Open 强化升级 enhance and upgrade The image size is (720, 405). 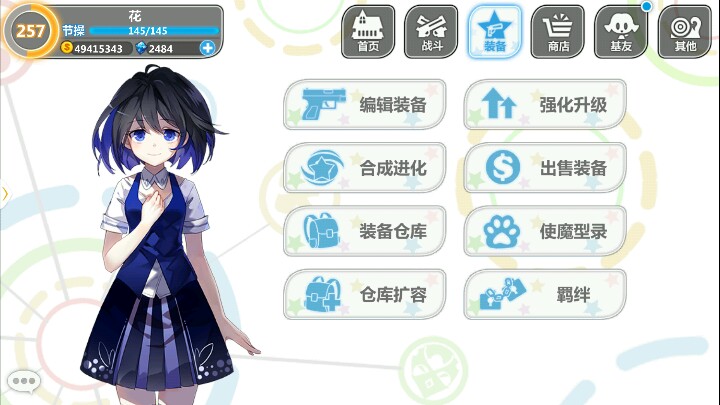[545, 105]
